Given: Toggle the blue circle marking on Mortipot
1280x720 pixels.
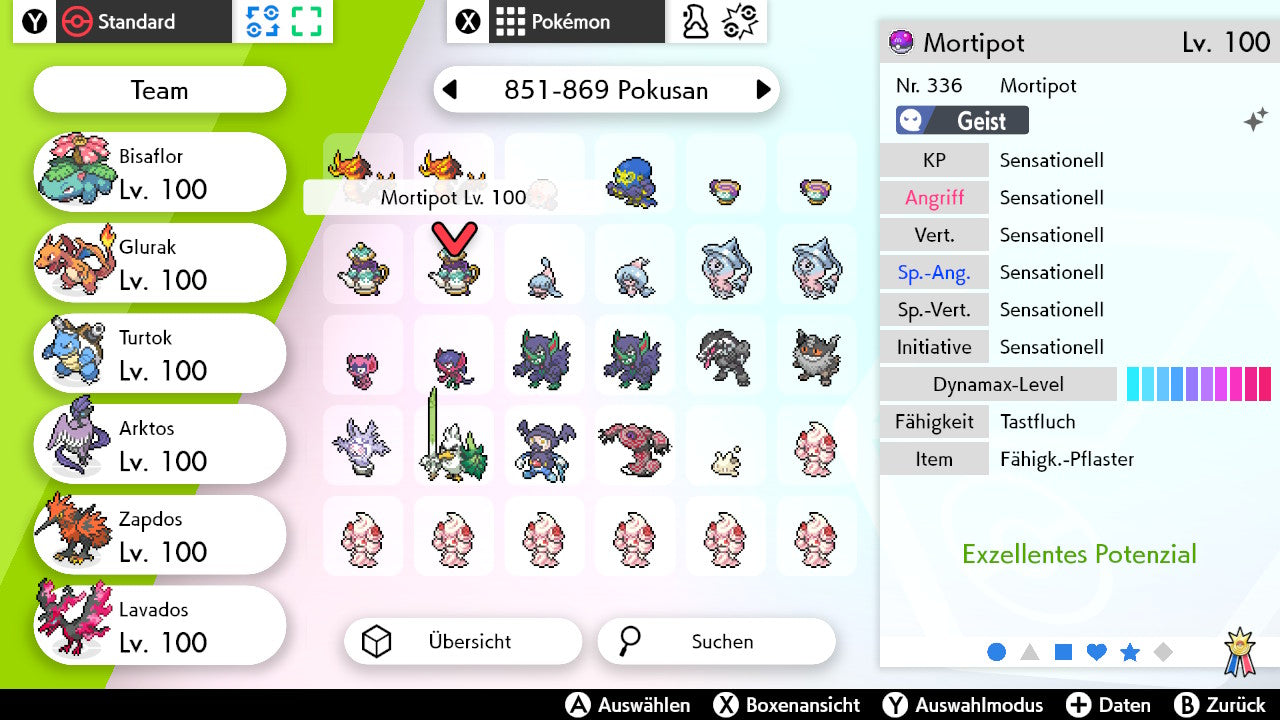Looking at the screenshot, I should 996,652.
